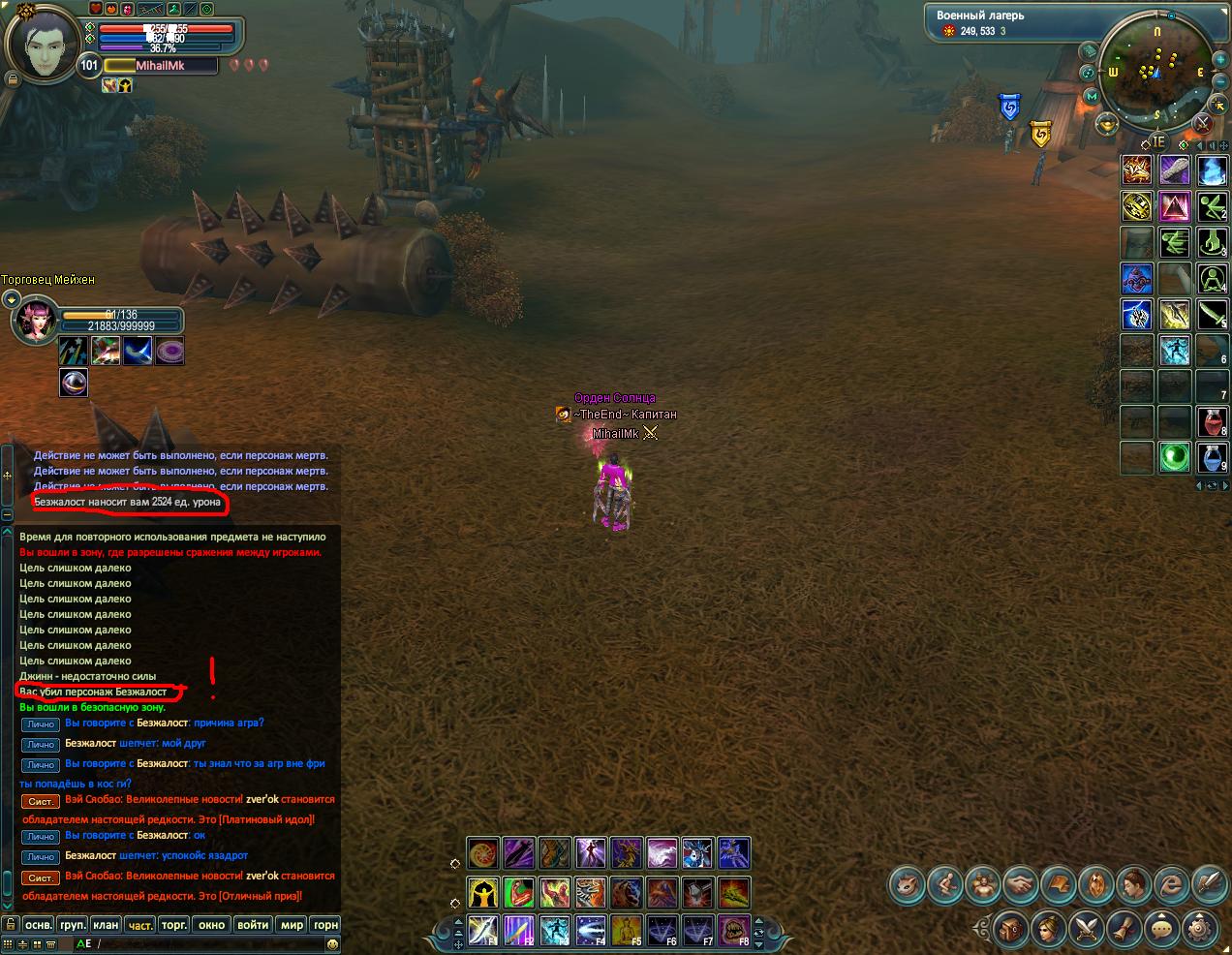Open the chat smiley emoji picker

[x=333, y=943]
